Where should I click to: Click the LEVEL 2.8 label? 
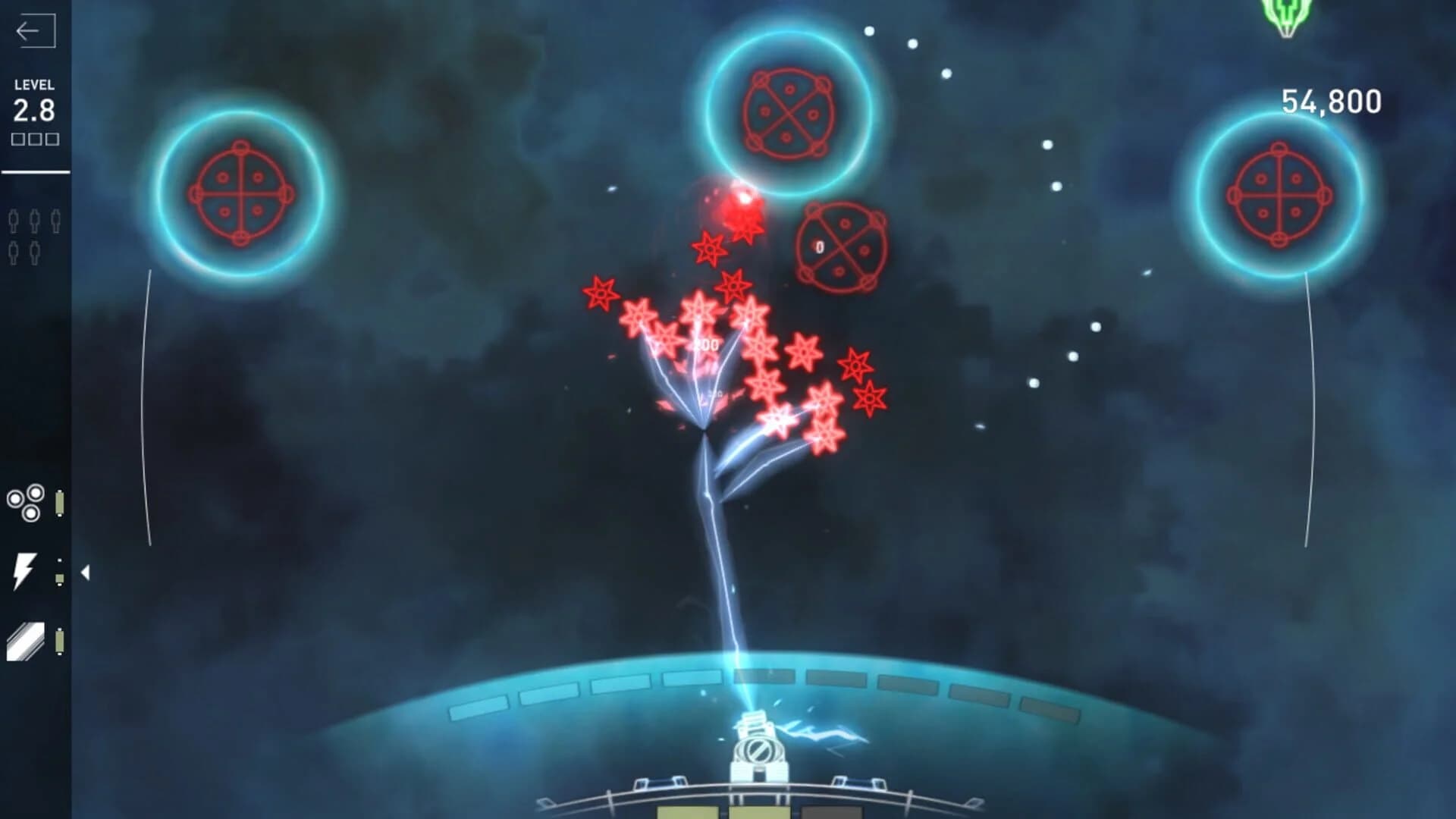coord(33,99)
